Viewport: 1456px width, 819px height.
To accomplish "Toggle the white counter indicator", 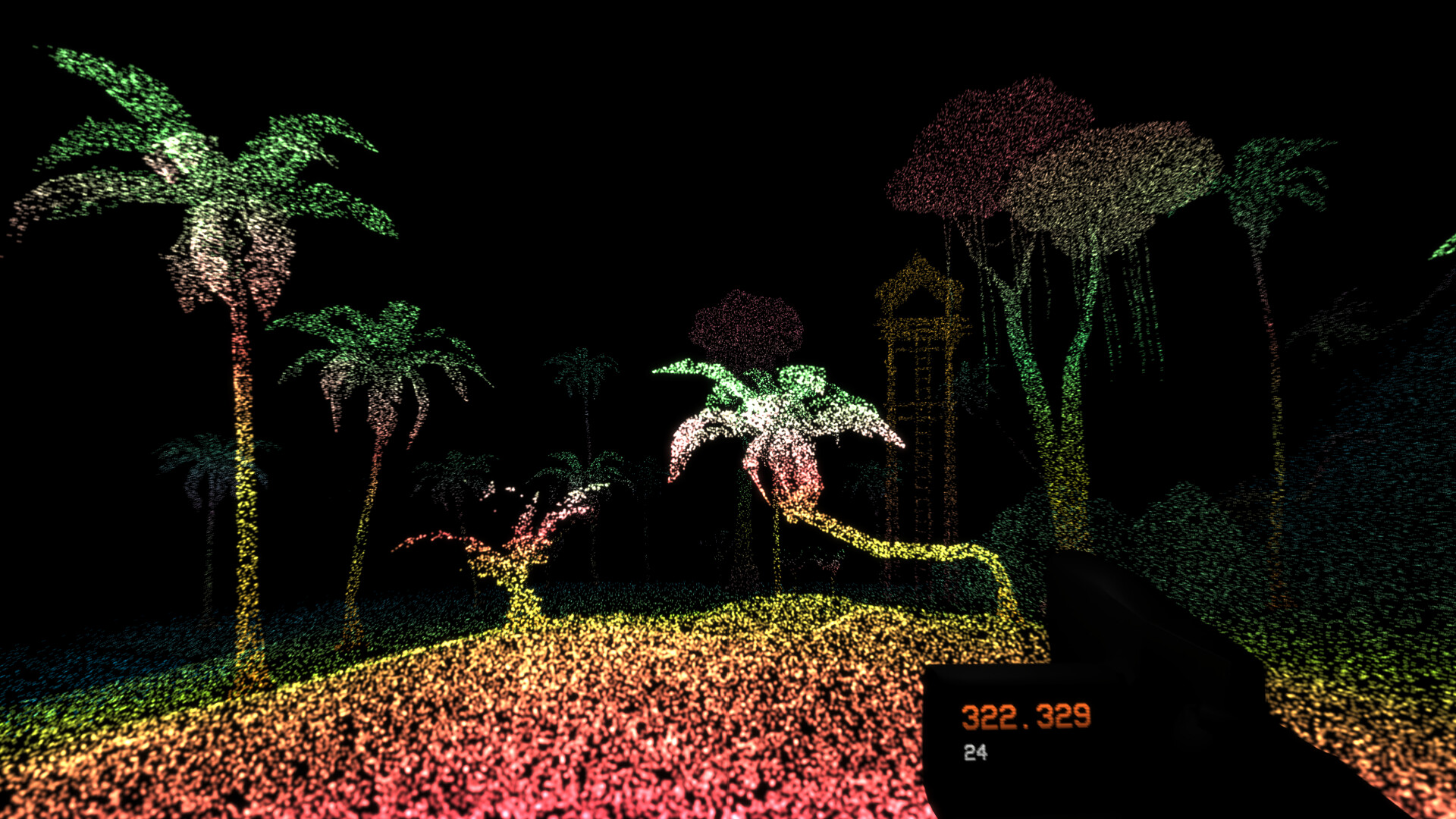I will (x=977, y=753).
